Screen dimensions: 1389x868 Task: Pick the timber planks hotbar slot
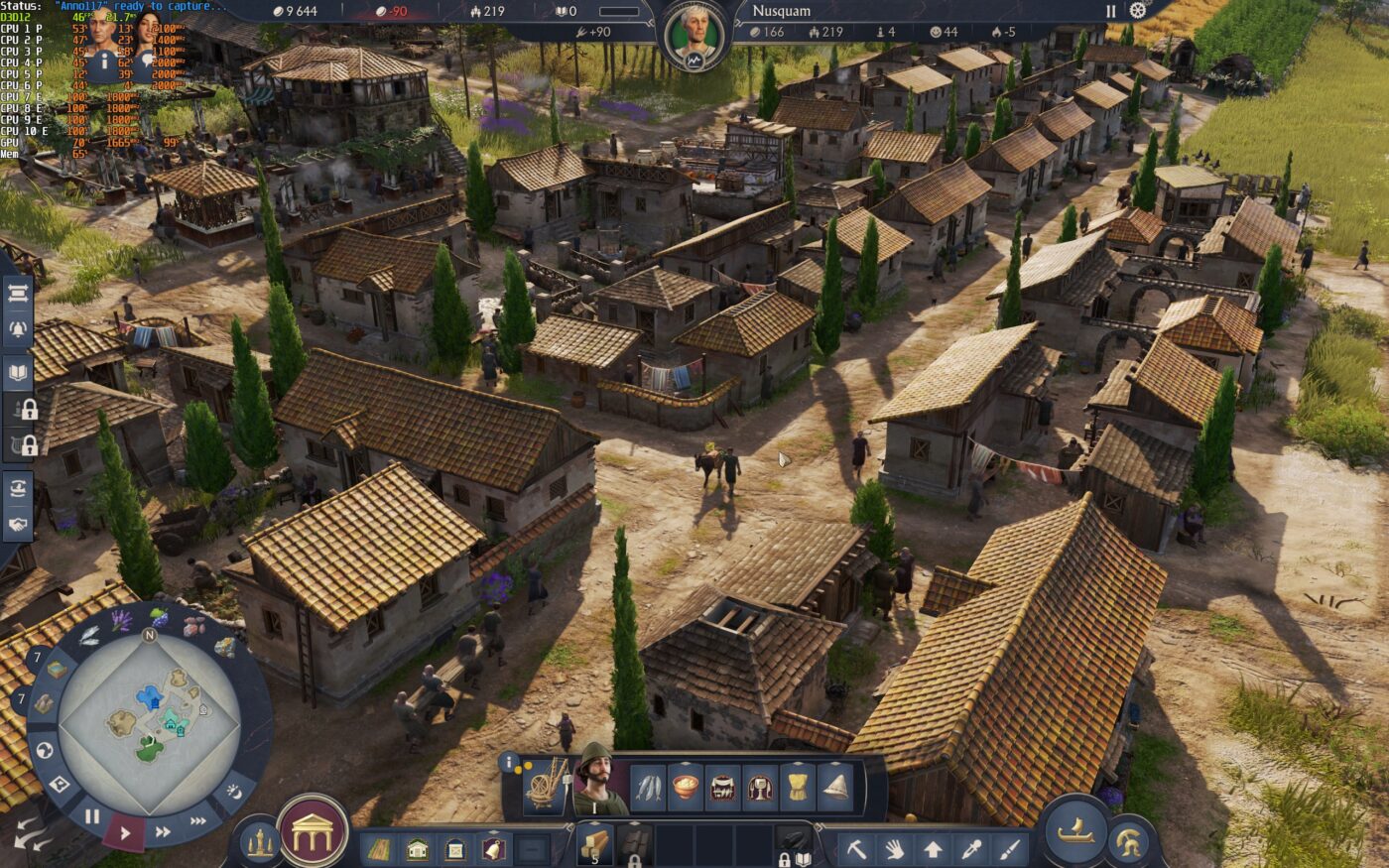point(594,843)
